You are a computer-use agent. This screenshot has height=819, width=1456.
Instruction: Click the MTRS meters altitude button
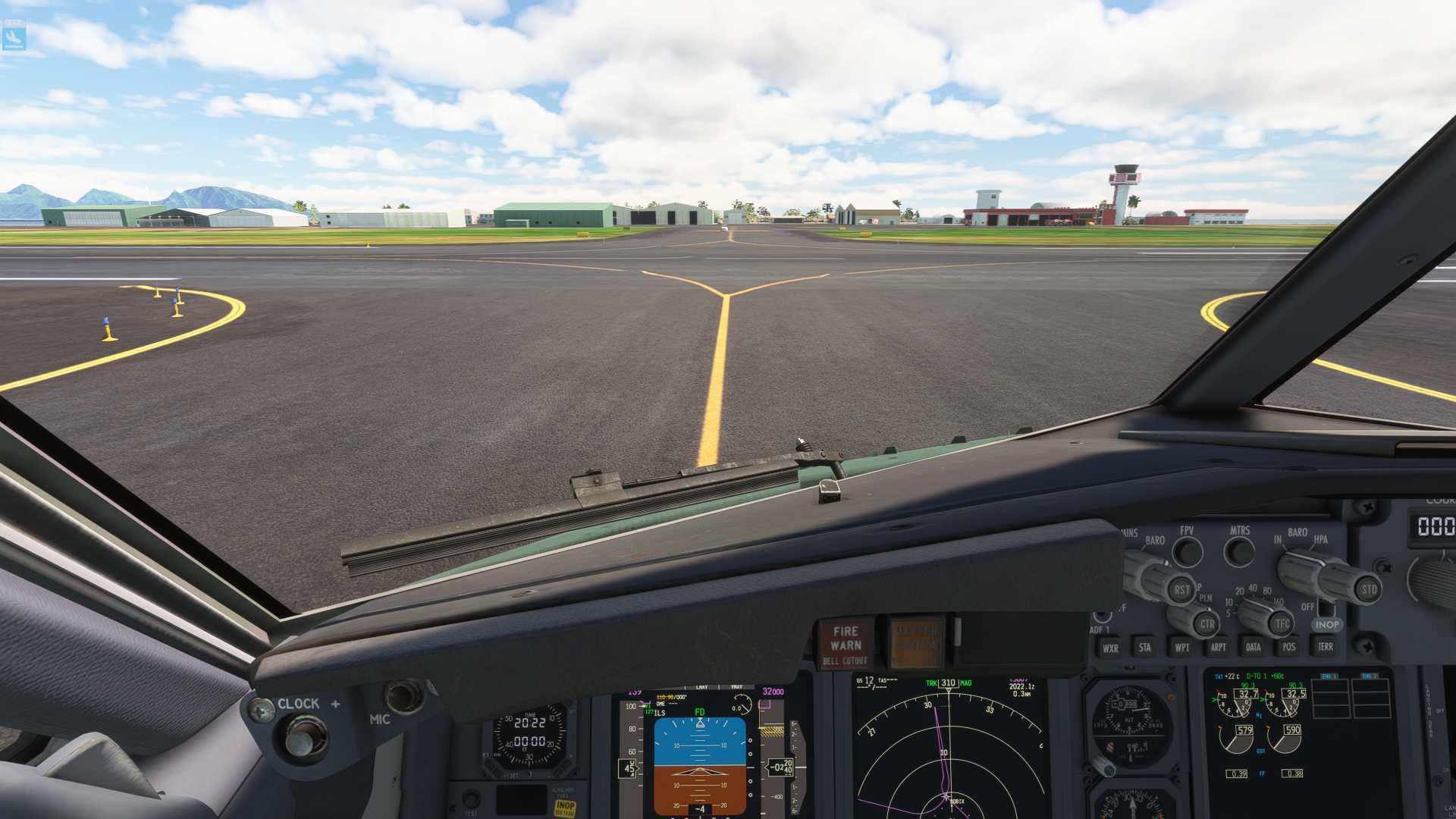tap(1239, 551)
